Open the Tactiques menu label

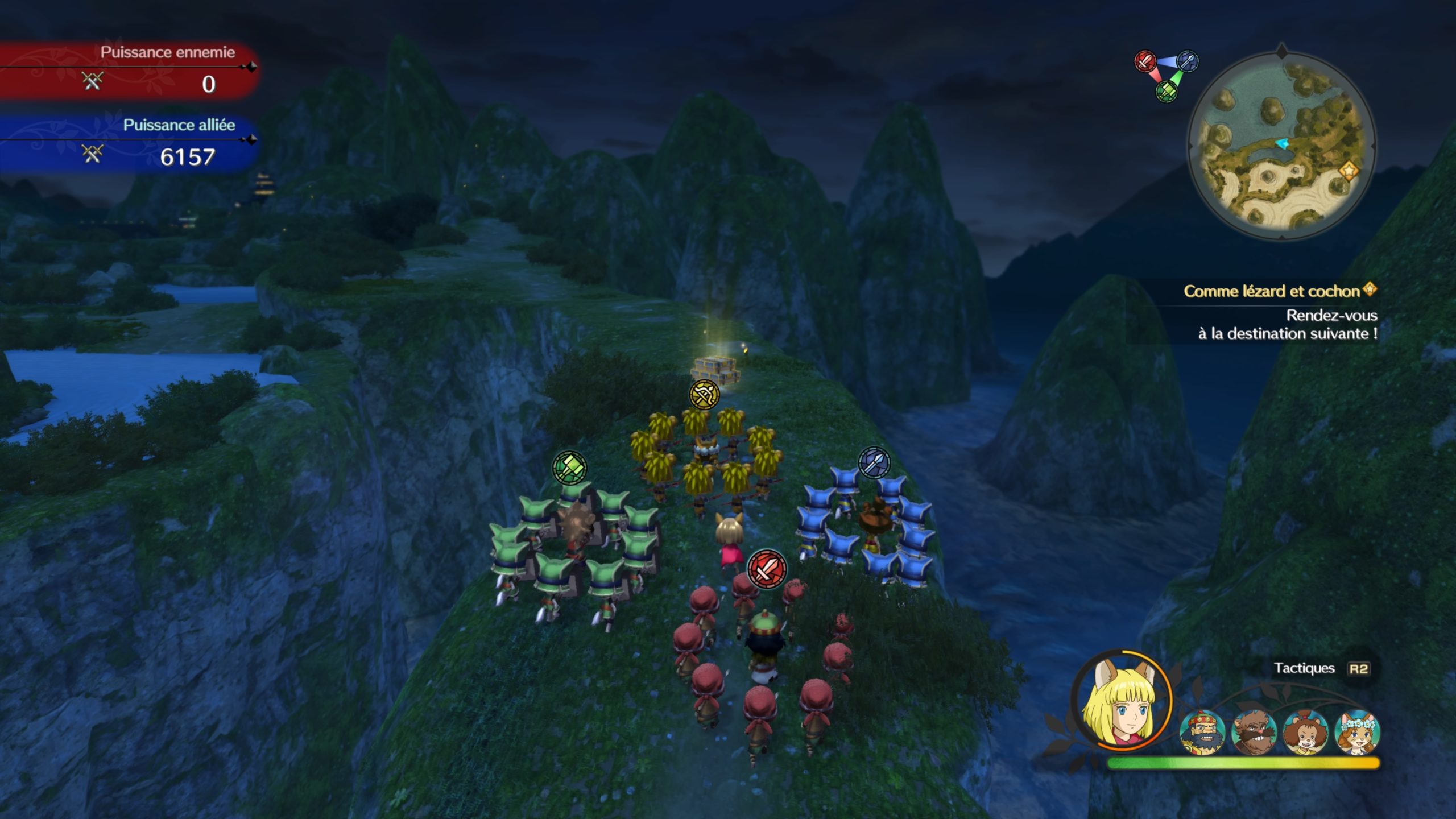[1304, 668]
